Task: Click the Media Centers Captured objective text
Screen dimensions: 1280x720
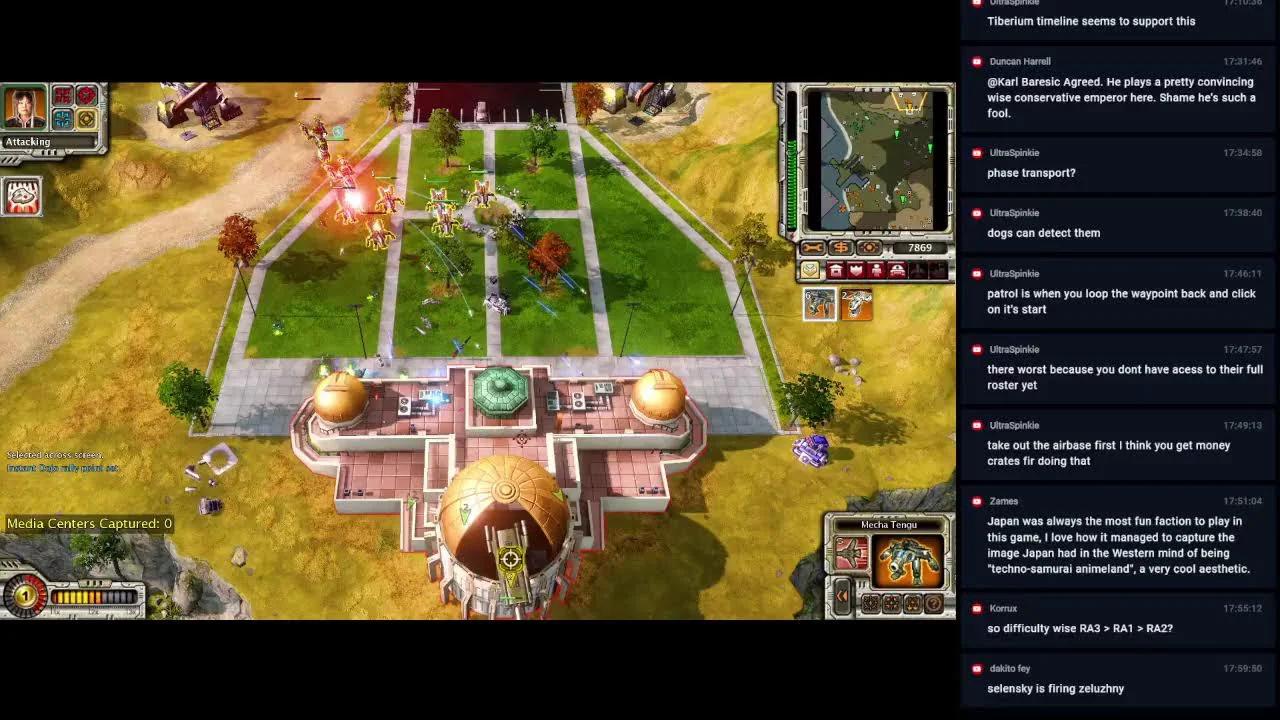Action: tap(90, 523)
